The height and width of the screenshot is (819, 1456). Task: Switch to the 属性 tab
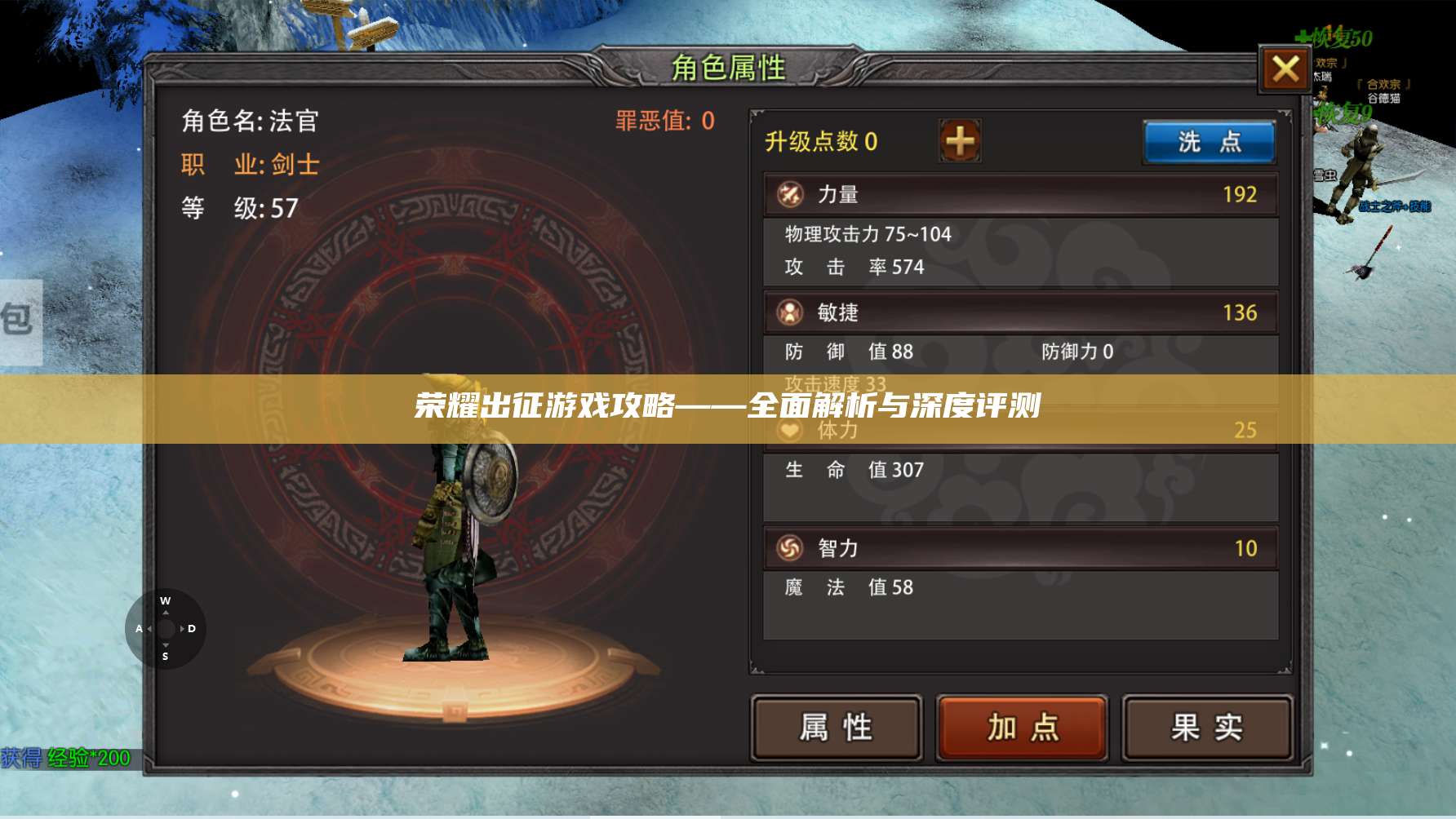(x=837, y=724)
